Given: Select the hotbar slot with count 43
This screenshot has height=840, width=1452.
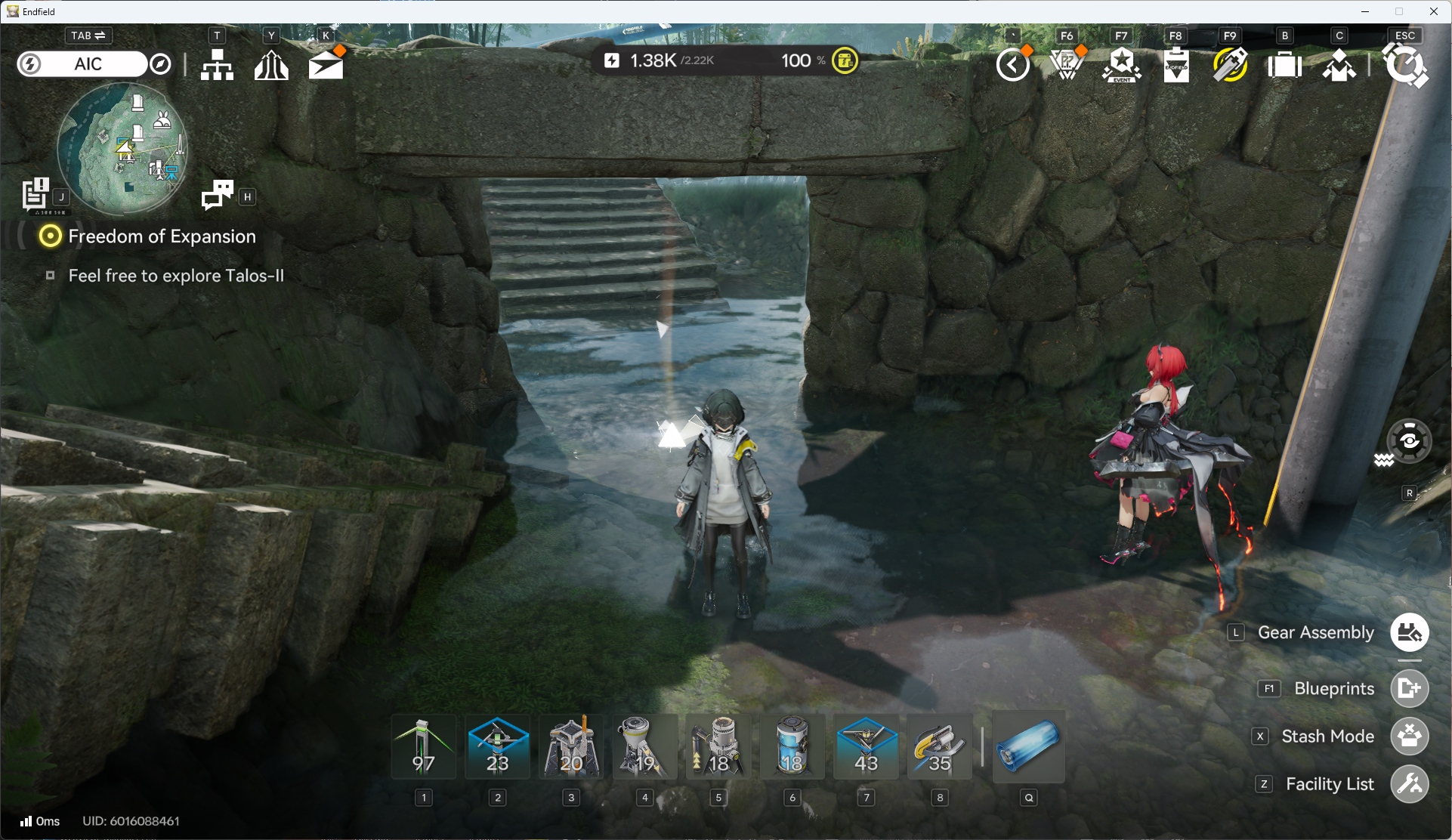Looking at the screenshot, I should coord(866,747).
